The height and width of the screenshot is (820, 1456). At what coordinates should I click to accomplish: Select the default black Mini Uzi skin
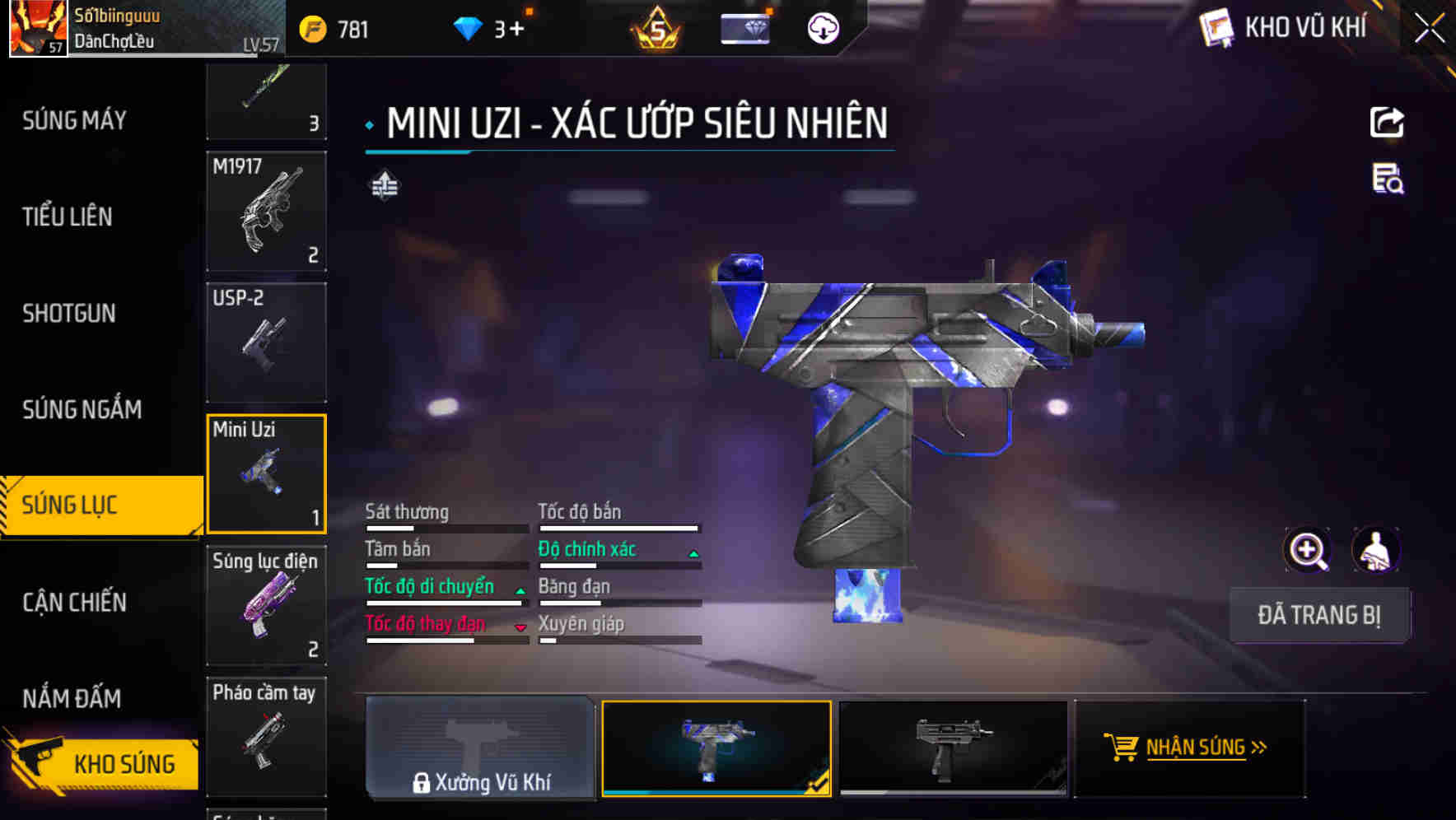click(953, 748)
